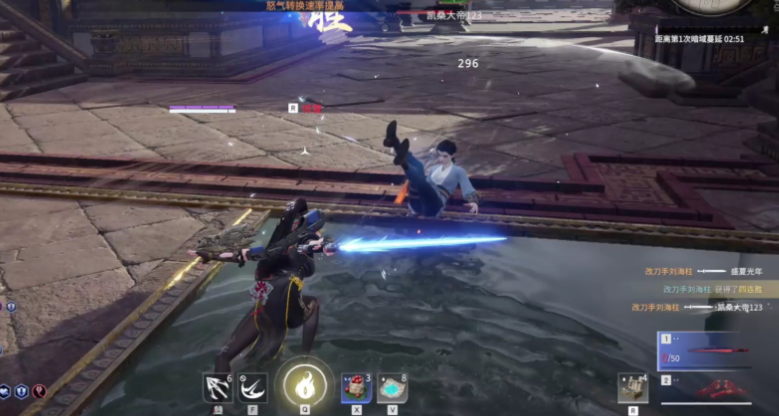Use the red berry pouch consumable
The height and width of the screenshot is (416, 779).
357,386
